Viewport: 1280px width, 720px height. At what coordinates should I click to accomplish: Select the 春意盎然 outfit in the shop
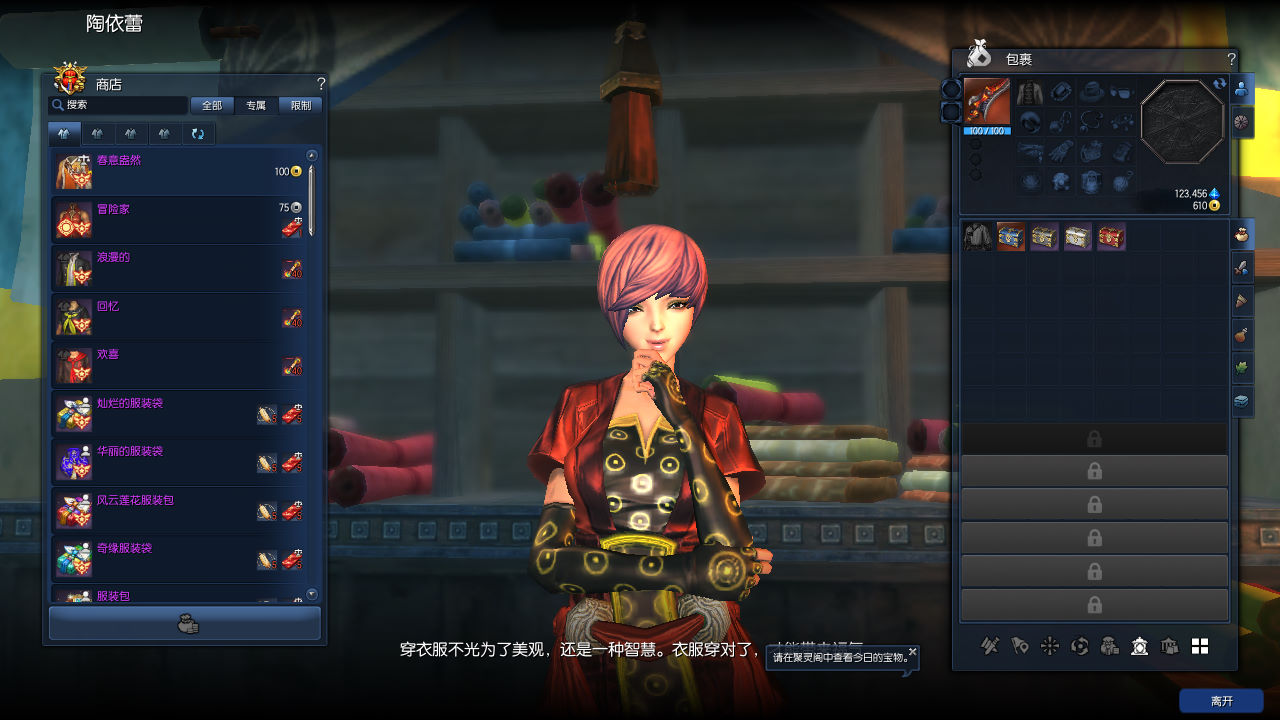coord(180,172)
